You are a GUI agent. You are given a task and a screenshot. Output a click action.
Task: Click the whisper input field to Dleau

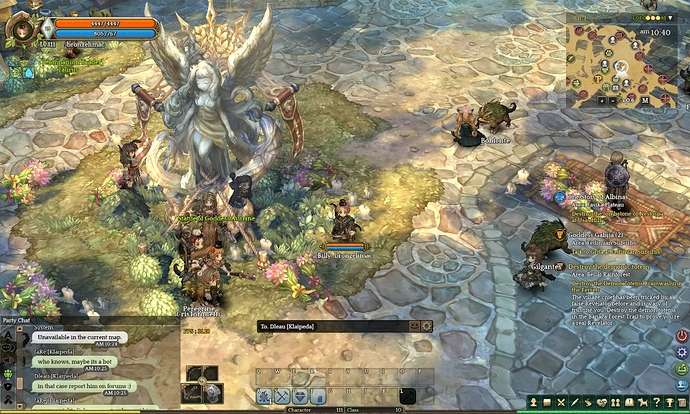point(330,326)
